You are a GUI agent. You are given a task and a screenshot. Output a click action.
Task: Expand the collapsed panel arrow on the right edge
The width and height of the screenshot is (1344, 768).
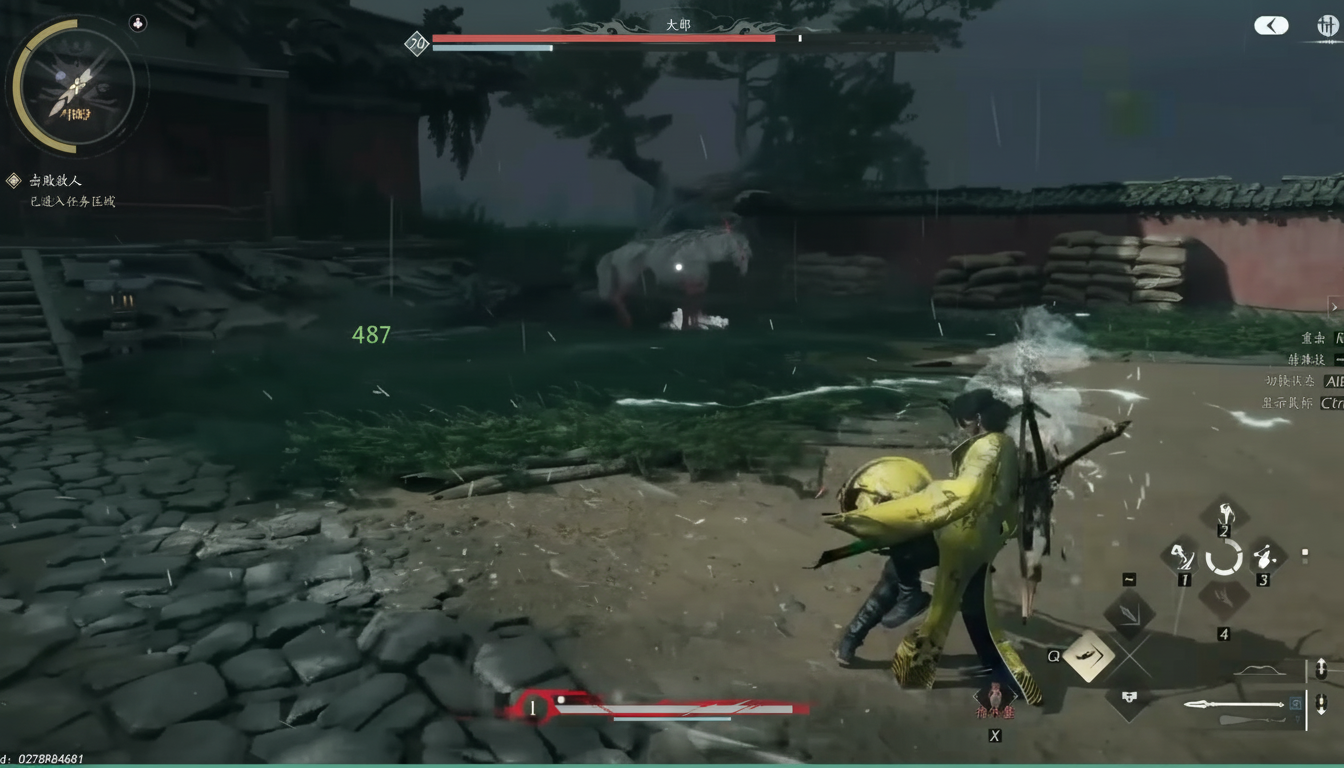[1334, 307]
